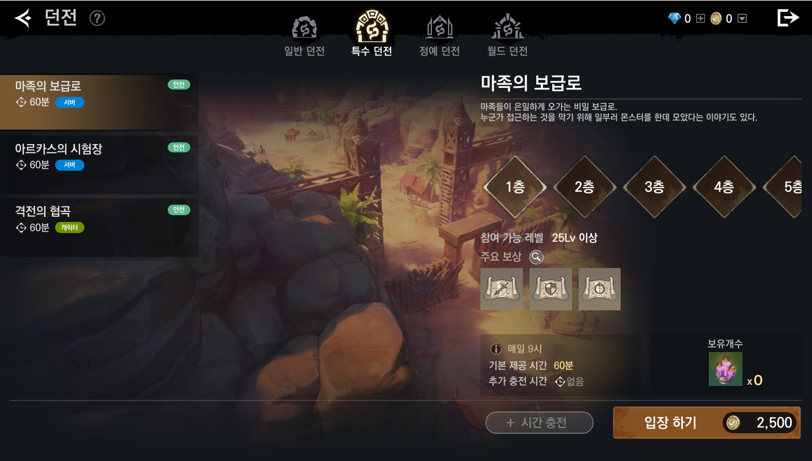View 주요 보상 details with magnifier icon

pos(536,257)
